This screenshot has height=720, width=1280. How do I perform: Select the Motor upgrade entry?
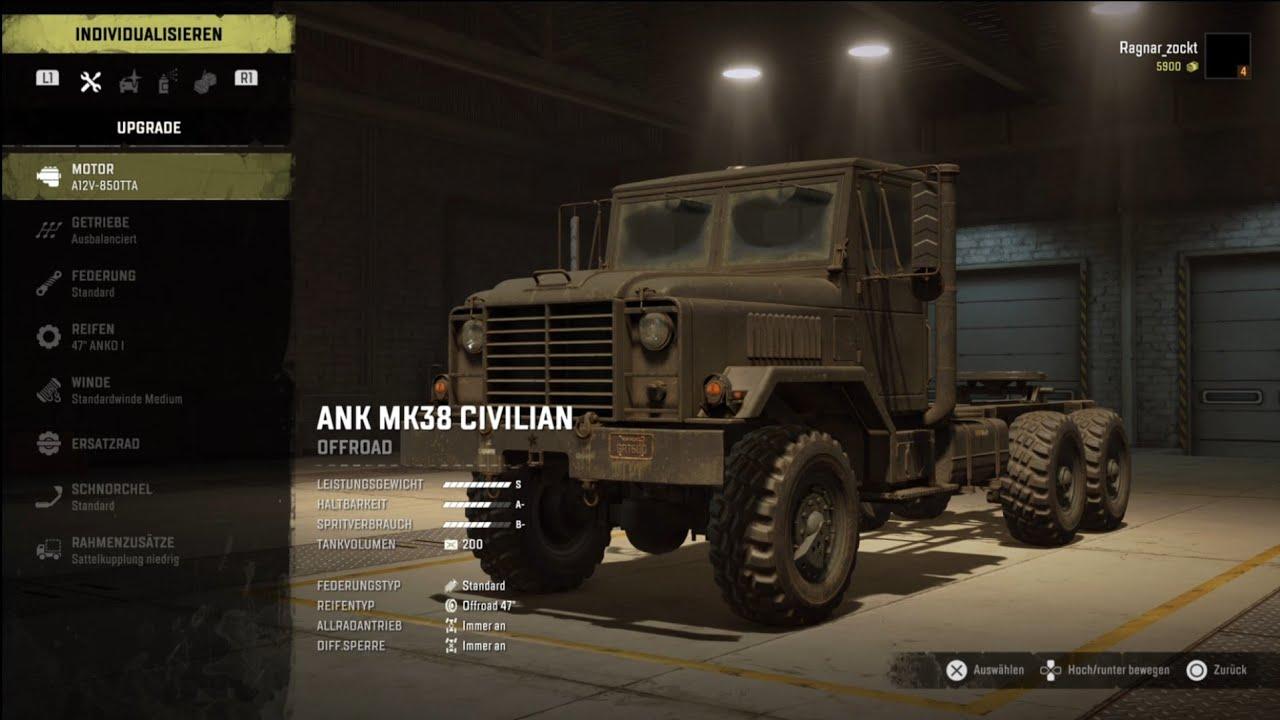[x=147, y=176]
